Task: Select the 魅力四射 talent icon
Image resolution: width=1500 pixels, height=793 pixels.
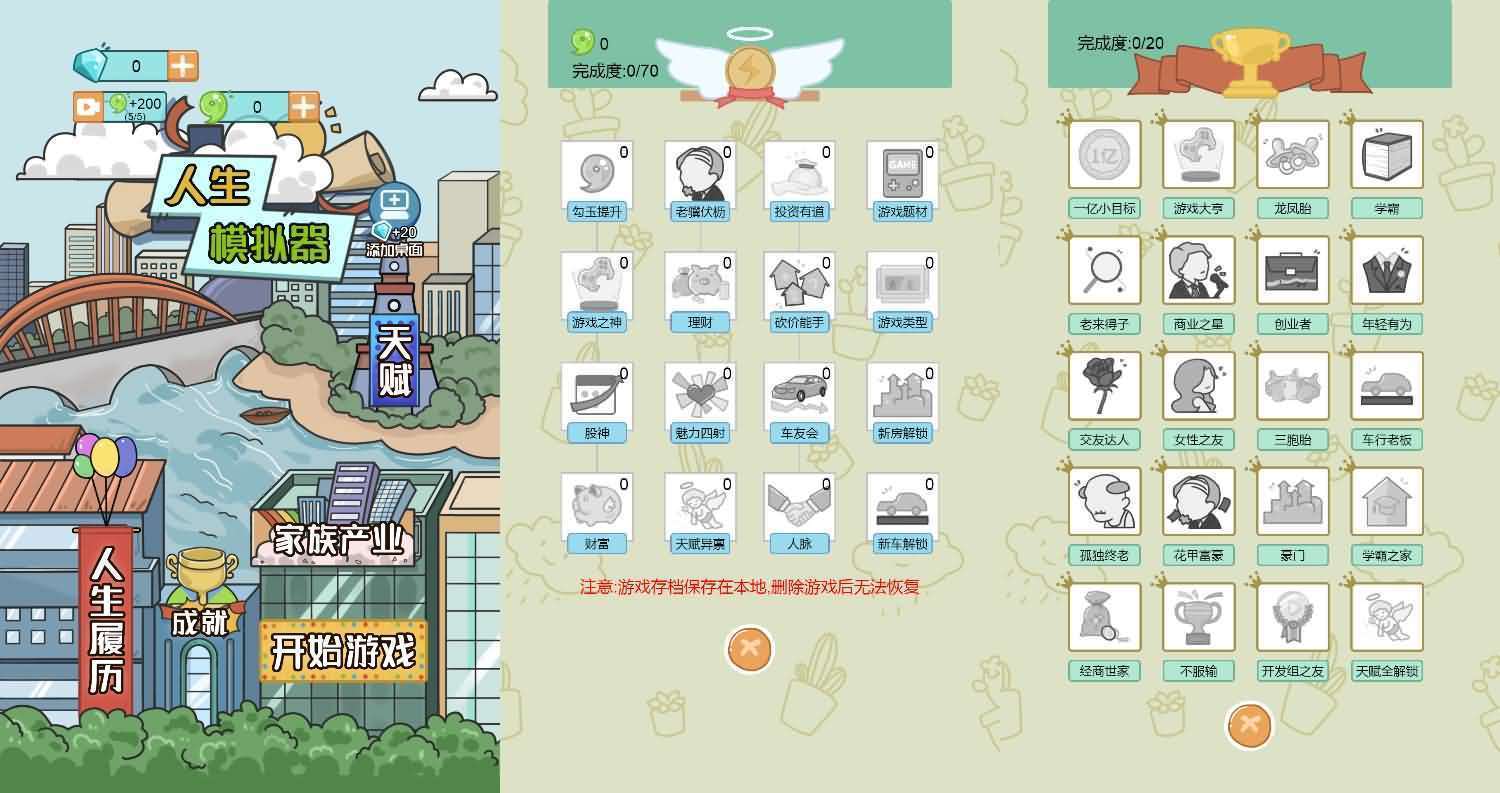Action: pos(698,394)
